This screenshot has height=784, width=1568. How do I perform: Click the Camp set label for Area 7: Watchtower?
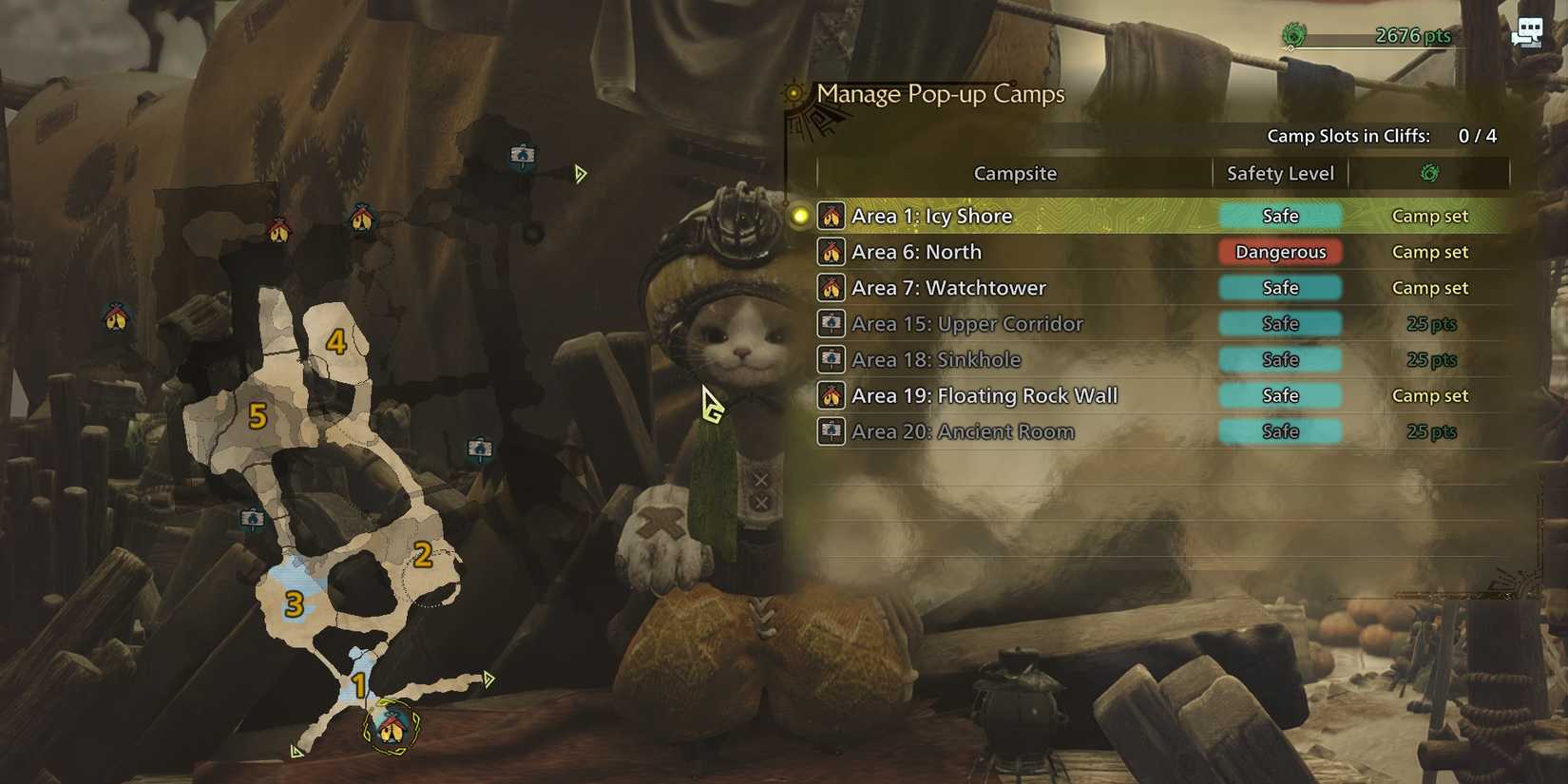(x=1429, y=287)
